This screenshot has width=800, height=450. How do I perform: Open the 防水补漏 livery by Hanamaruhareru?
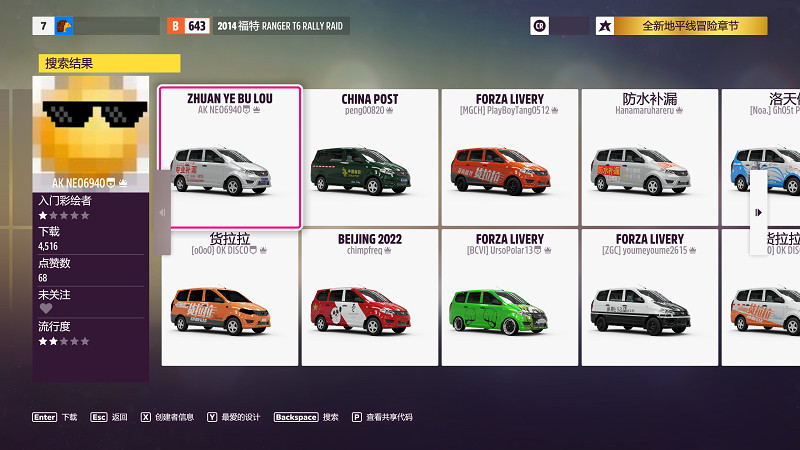650,157
